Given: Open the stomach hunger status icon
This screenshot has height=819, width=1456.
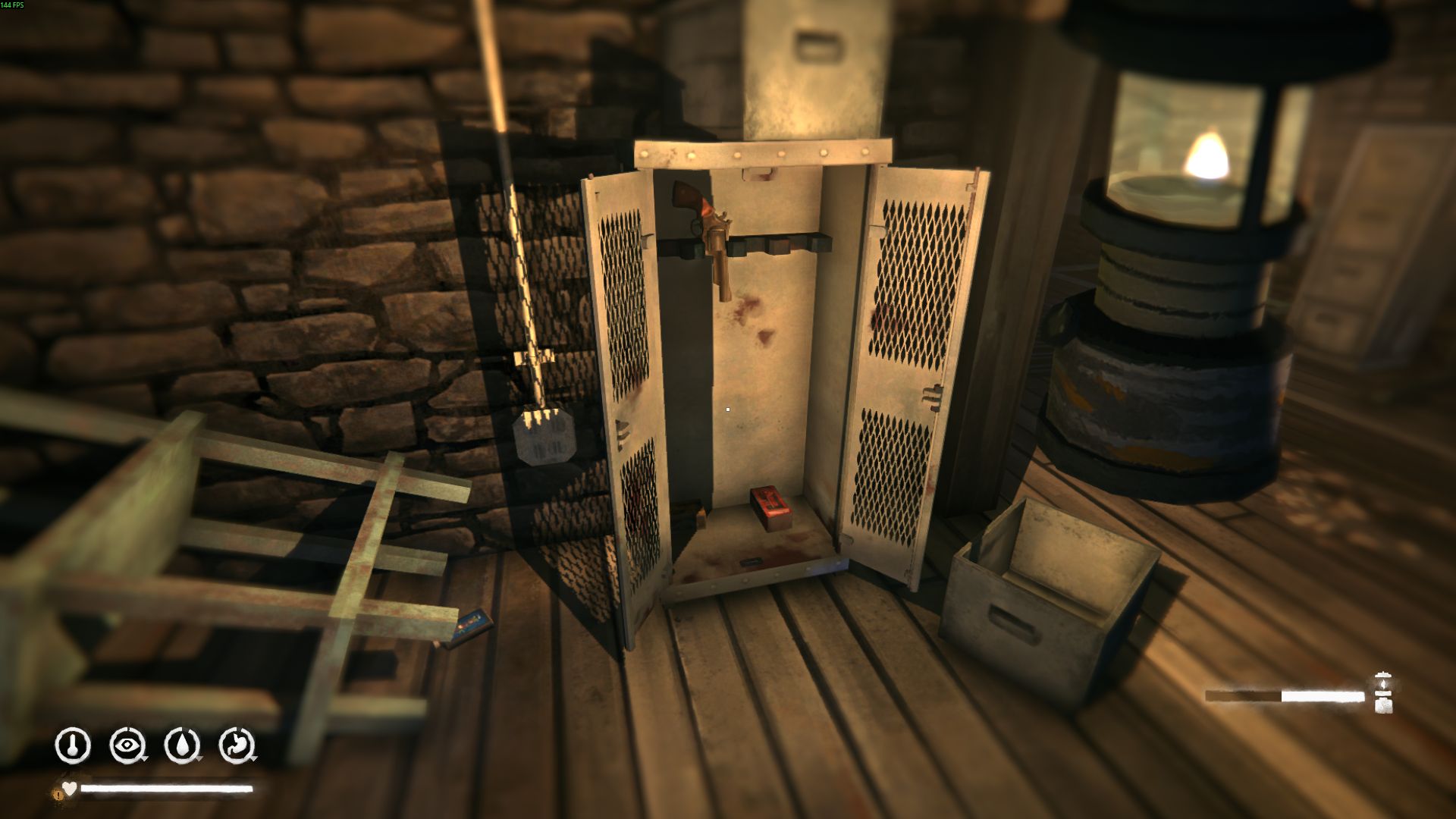Looking at the screenshot, I should 237,745.
